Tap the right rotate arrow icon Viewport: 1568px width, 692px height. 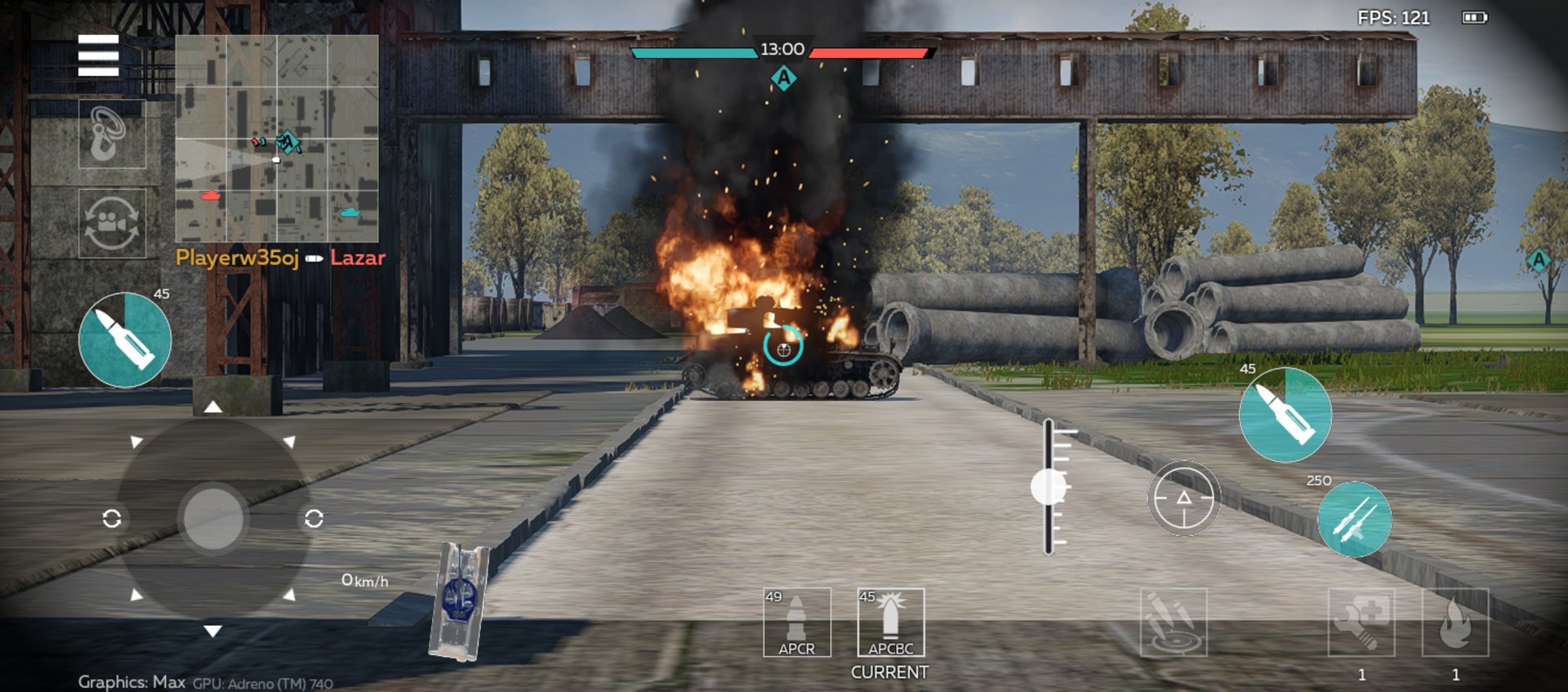pos(314,519)
